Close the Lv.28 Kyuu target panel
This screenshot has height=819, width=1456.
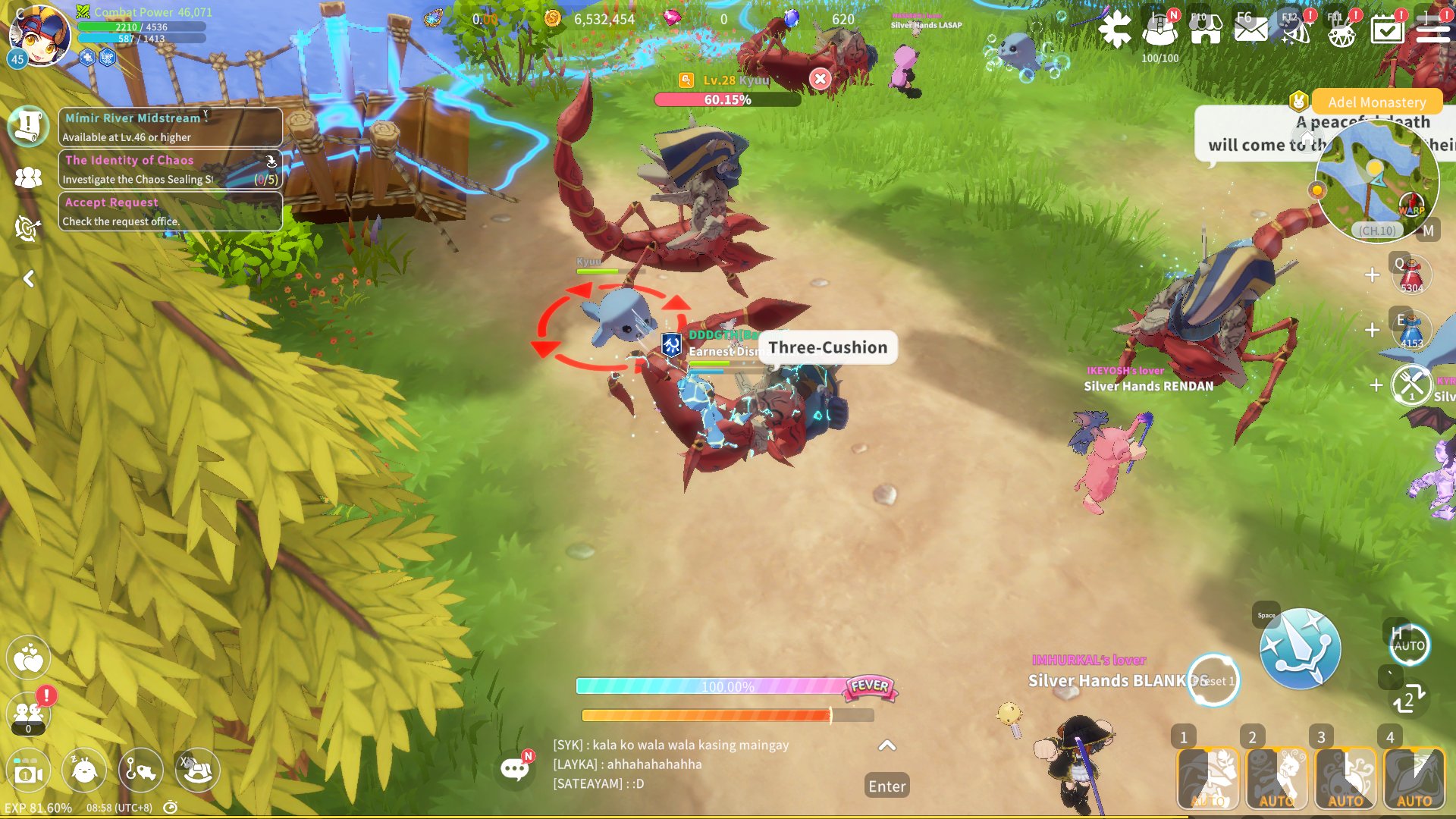(820, 79)
